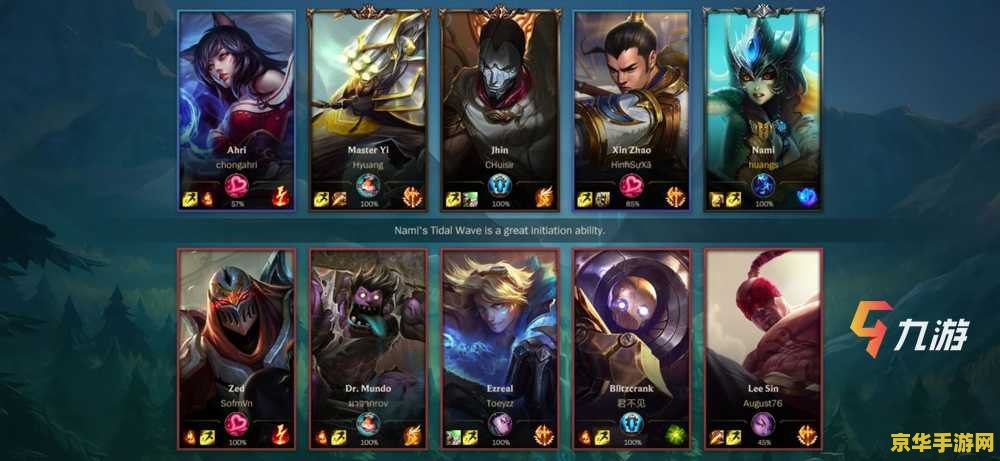Click the blue keystone rune on Nami's card
Screen dimensions: 1000x461
pyautogui.click(x=808, y=197)
